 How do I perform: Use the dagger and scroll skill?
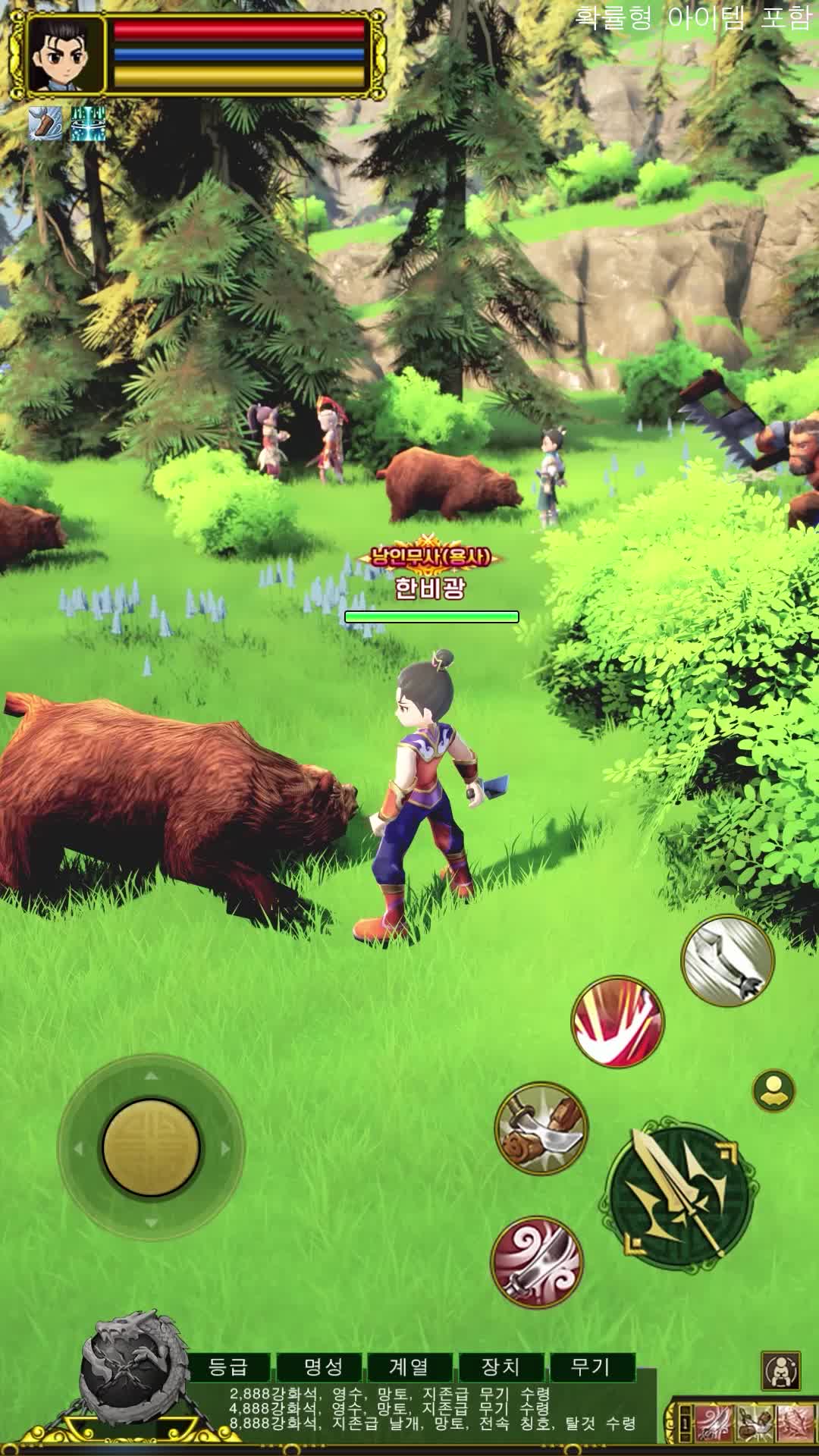tap(541, 1128)
